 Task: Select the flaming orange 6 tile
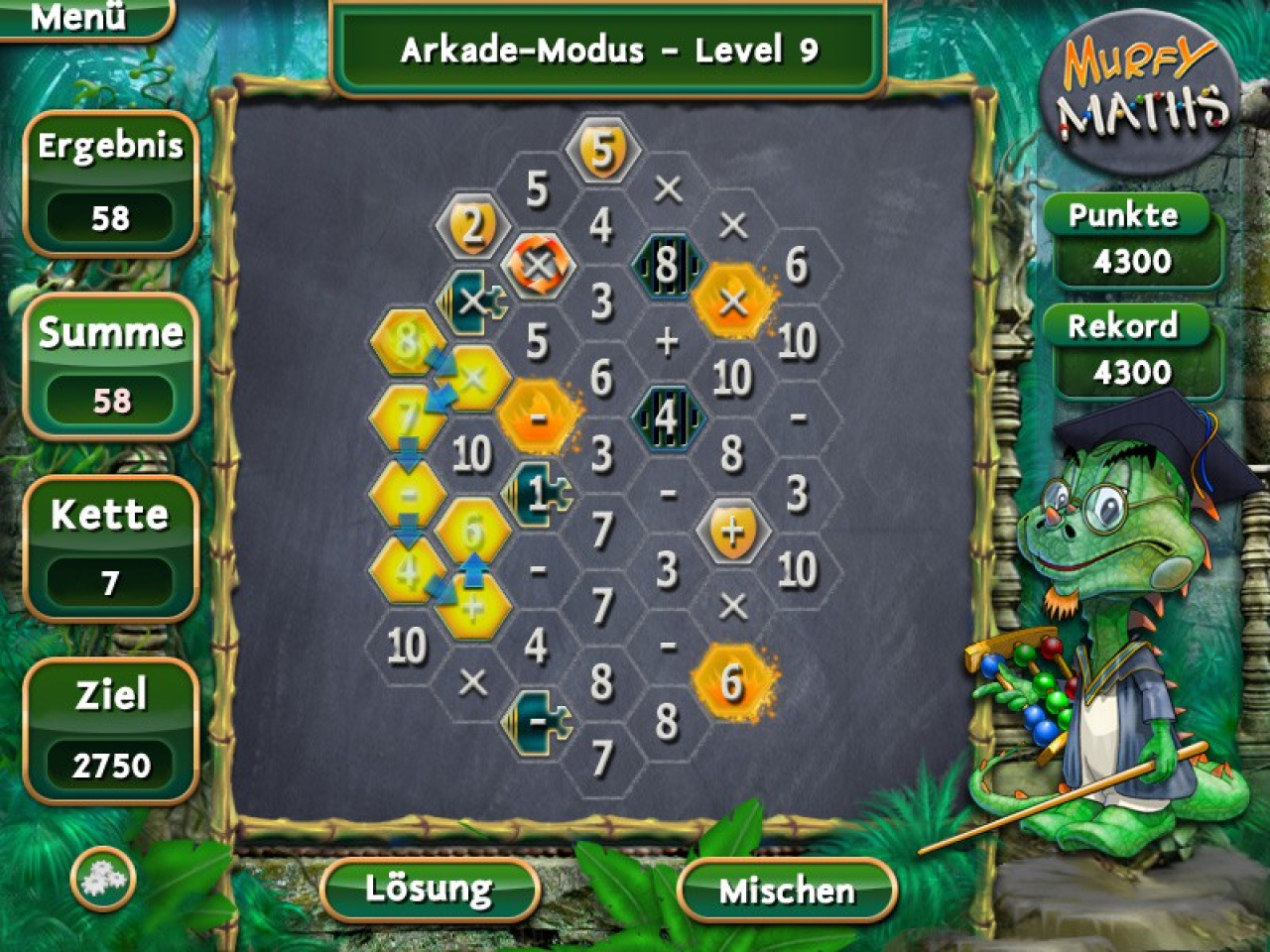point(732,682)
